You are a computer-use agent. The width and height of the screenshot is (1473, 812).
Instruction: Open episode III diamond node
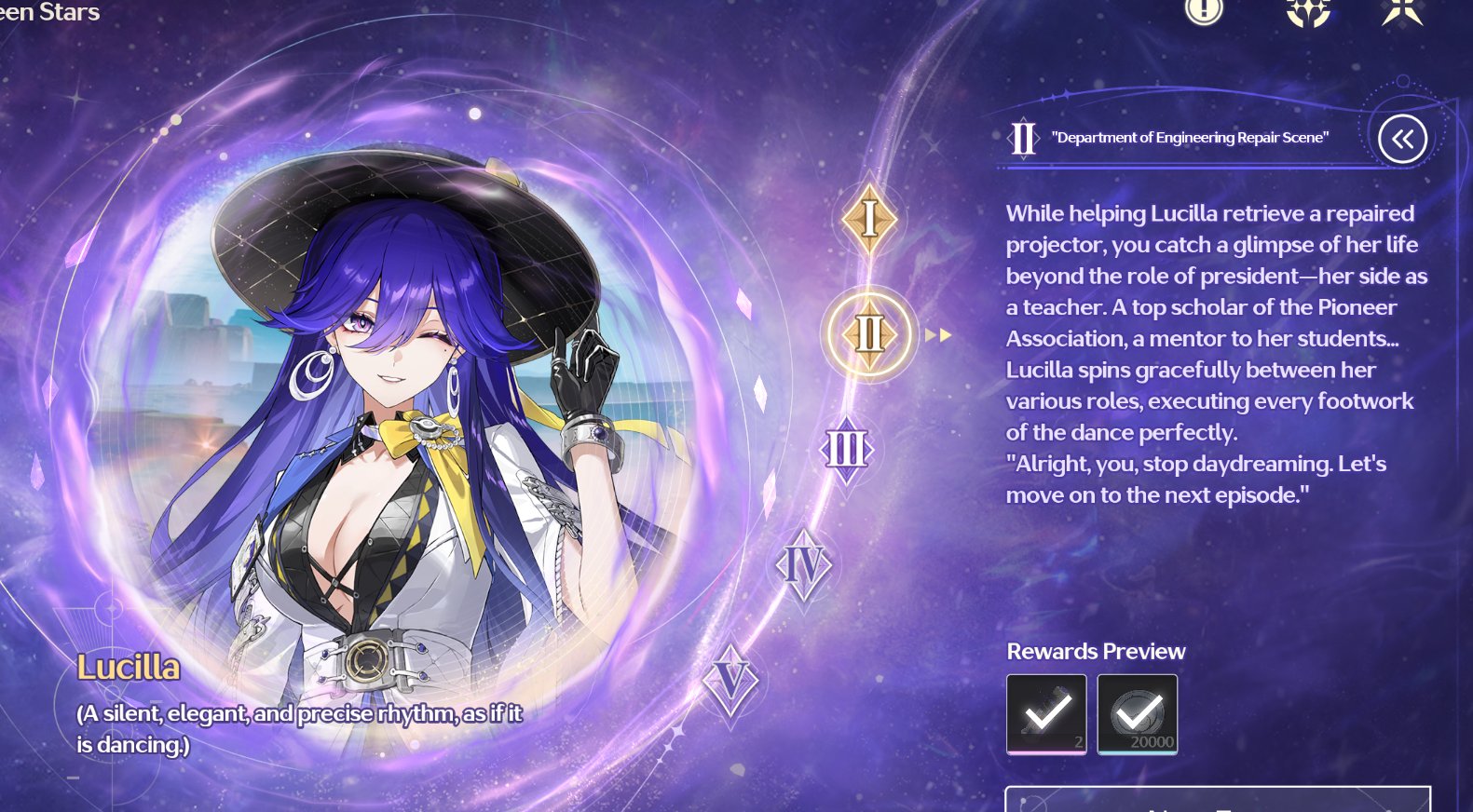[x=846, y=450]
